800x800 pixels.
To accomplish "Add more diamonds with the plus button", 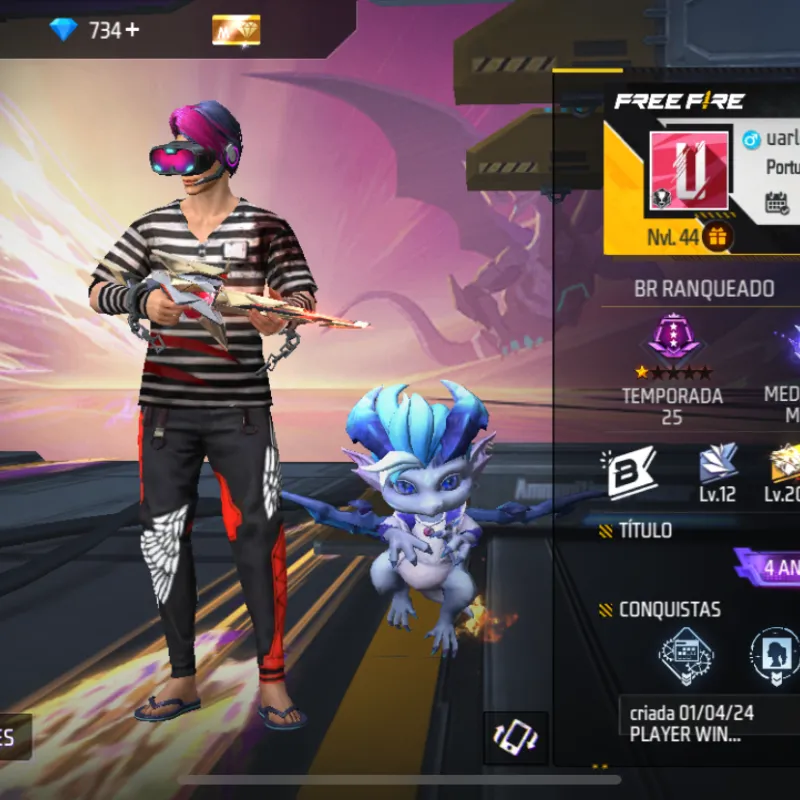I will point(133,30).
